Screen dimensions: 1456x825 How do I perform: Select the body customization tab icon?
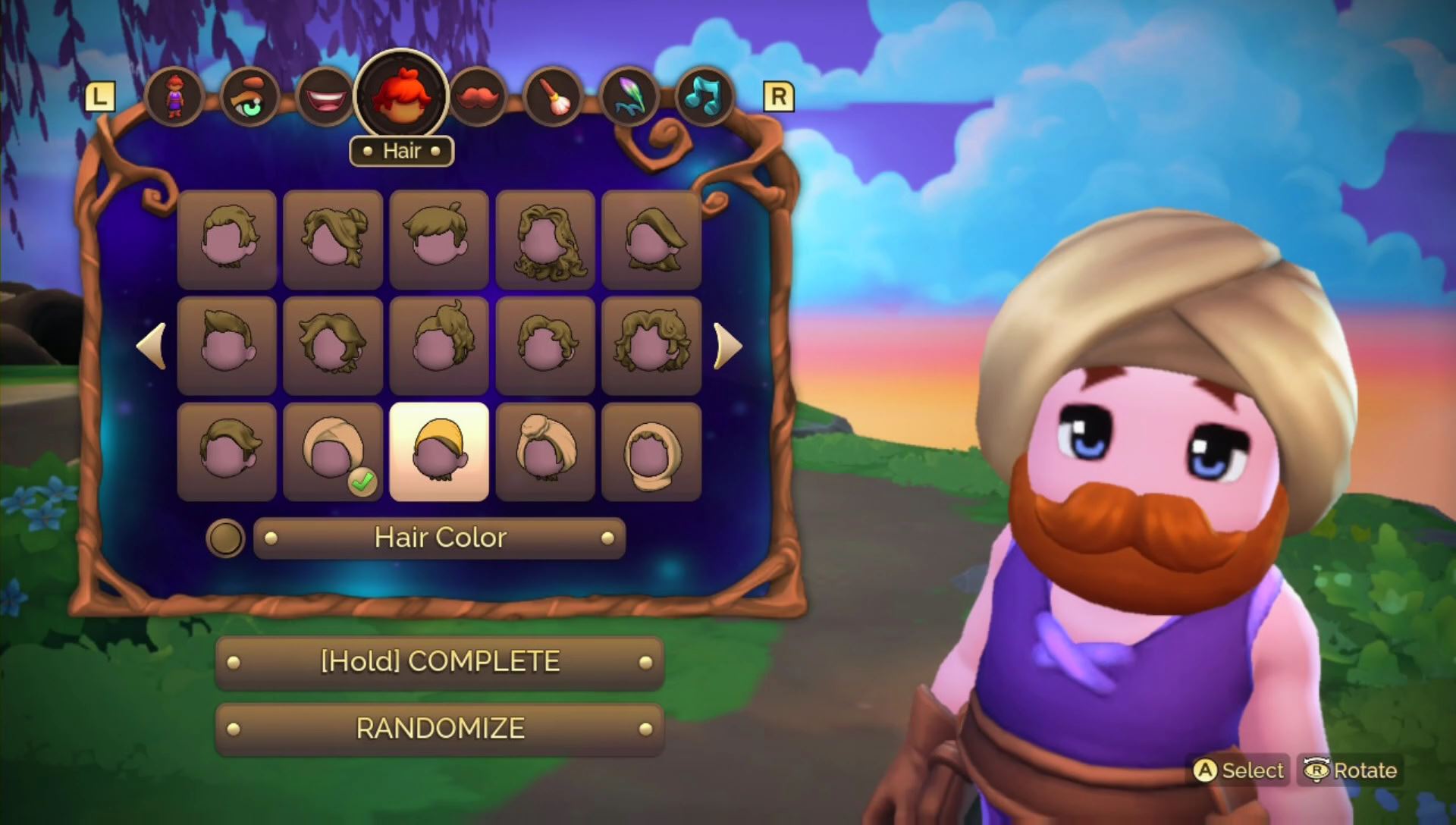coord(175,95)
